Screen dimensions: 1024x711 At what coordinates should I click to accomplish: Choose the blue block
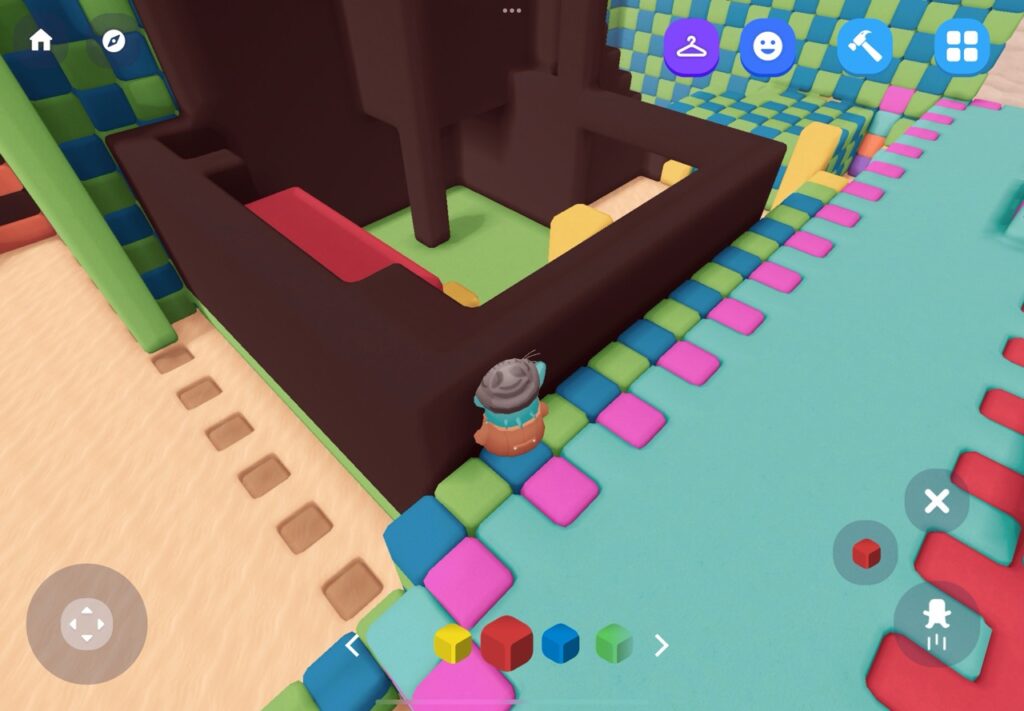coord(561,644)
